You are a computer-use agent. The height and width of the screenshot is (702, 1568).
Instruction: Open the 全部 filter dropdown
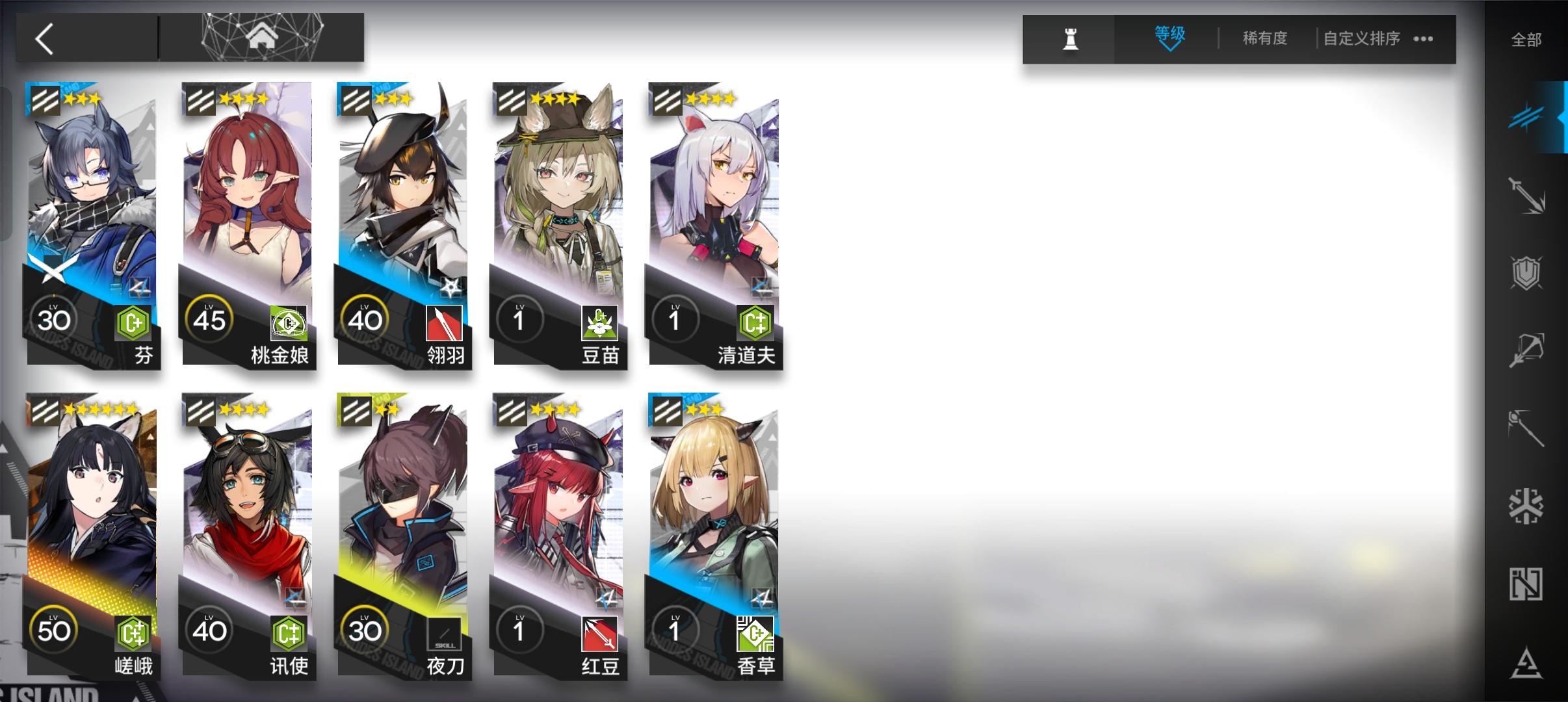[x=1528, y=39]
